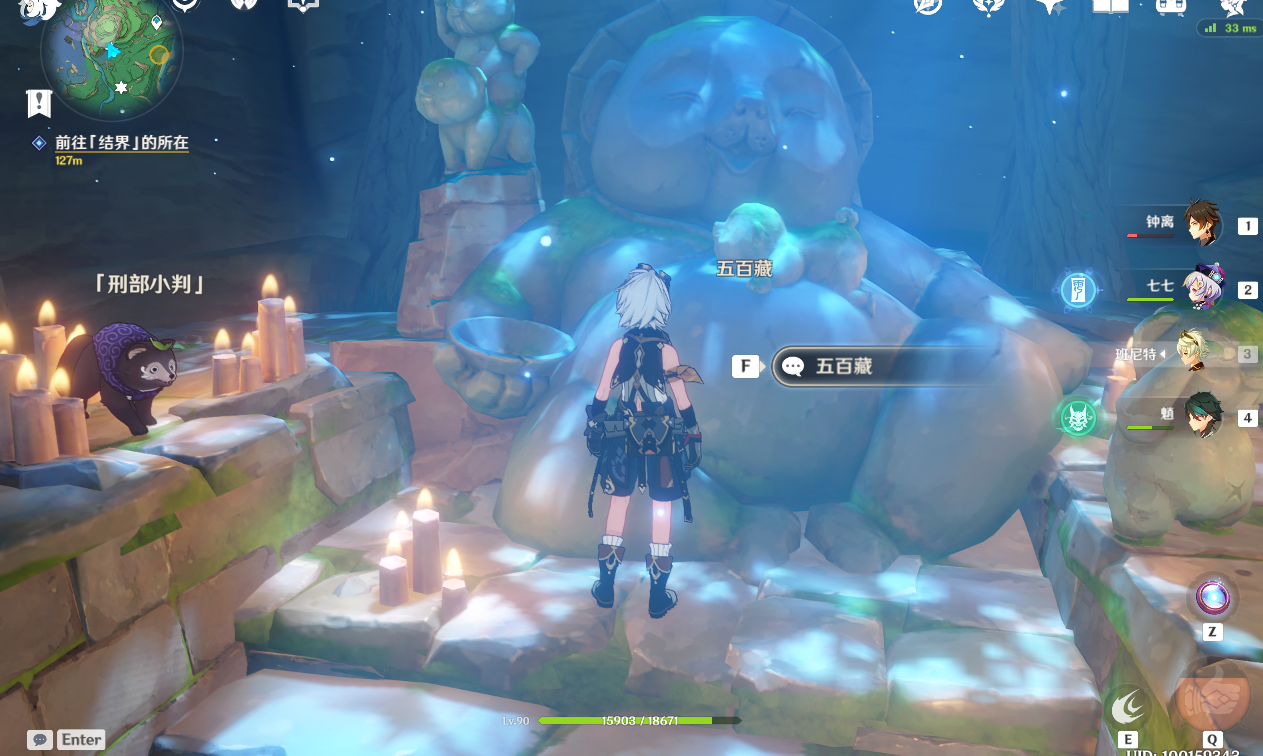Switch to party member 钟离
Image resolution: width=1263 pixels, height=756 pixels.
click(x=1201, y=224)
